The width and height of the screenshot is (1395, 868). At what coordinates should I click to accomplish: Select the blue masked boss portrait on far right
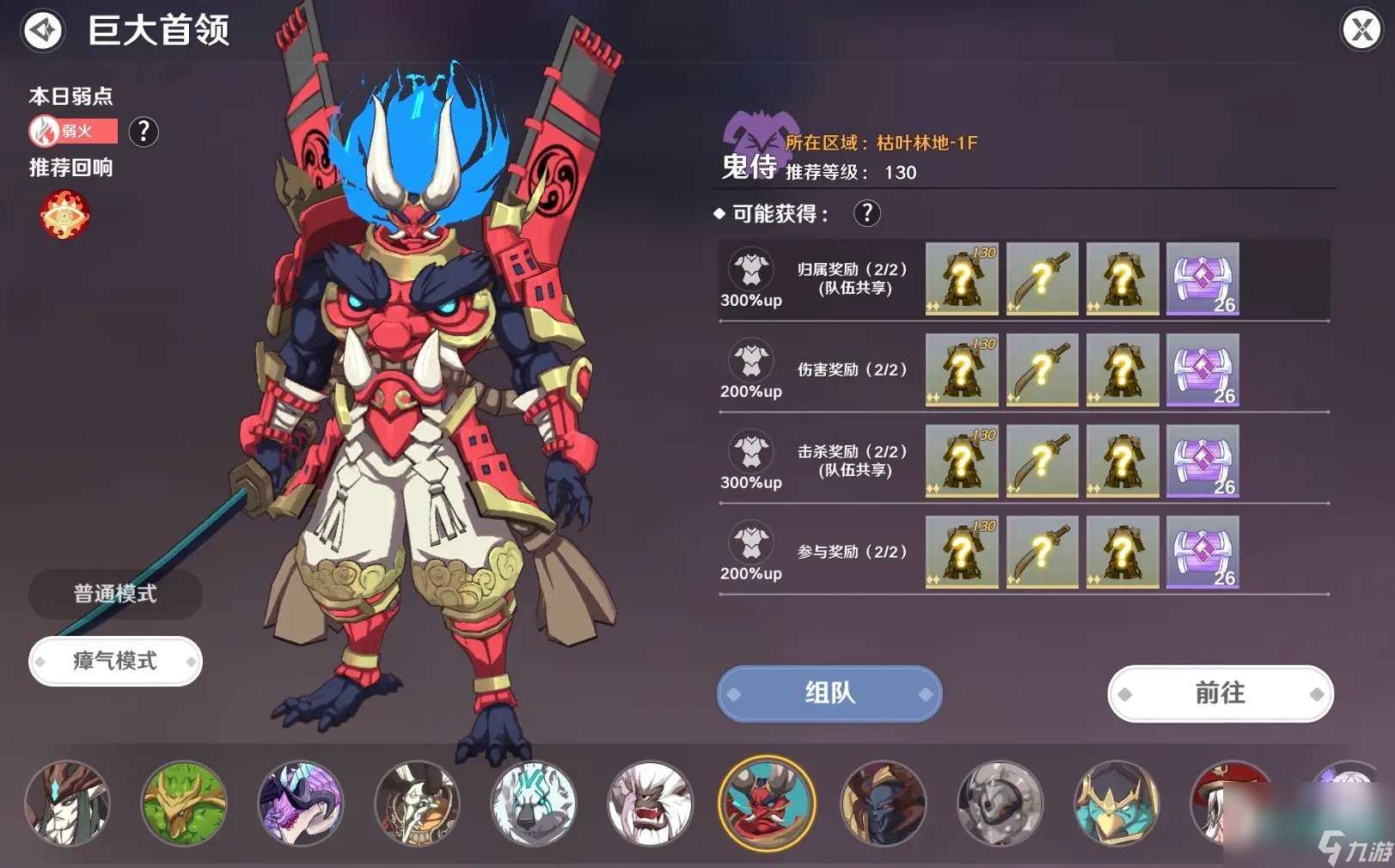point(1117,803)
